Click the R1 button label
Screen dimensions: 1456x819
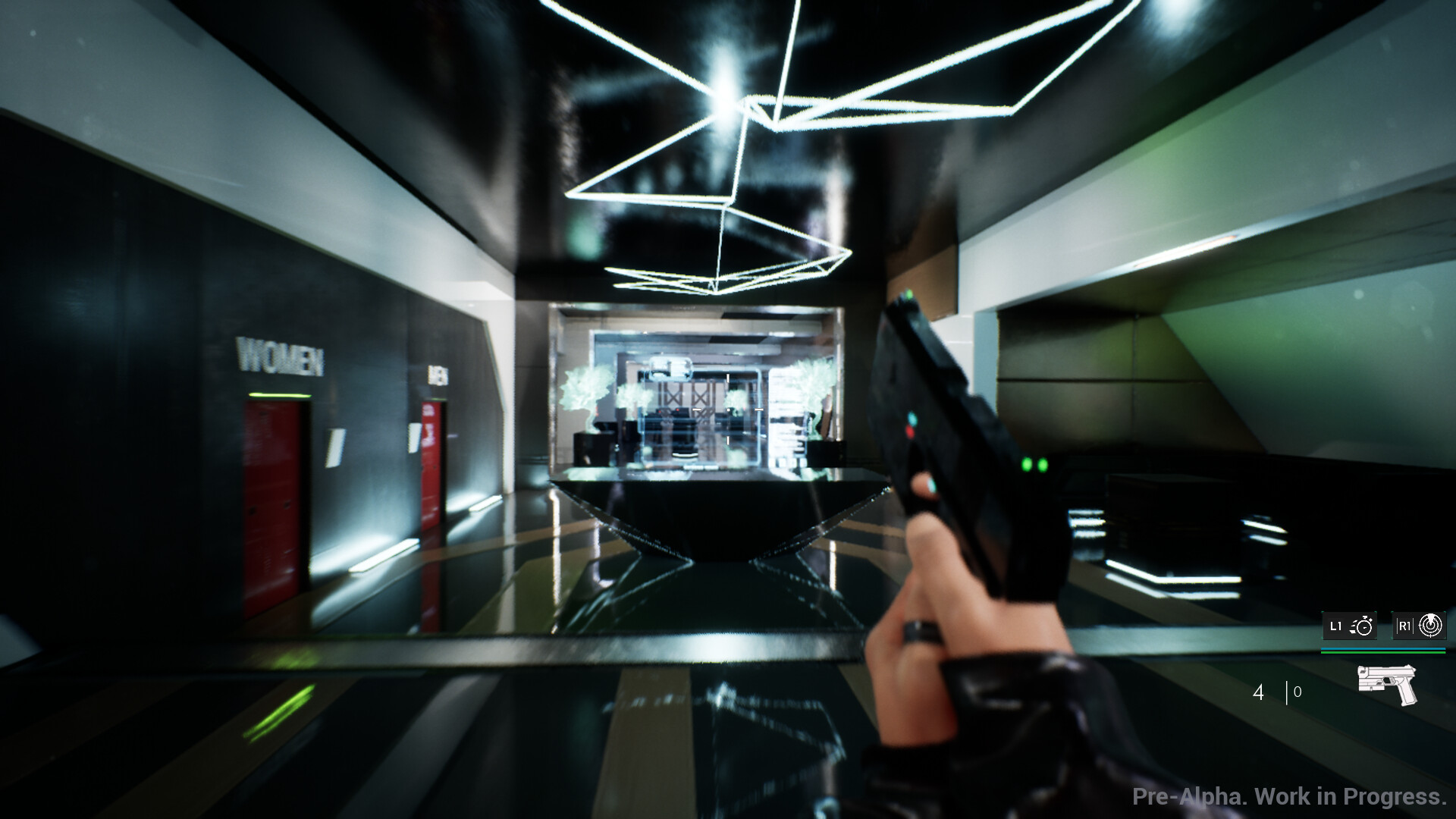pyautogui.click(x=1404, y=626)
